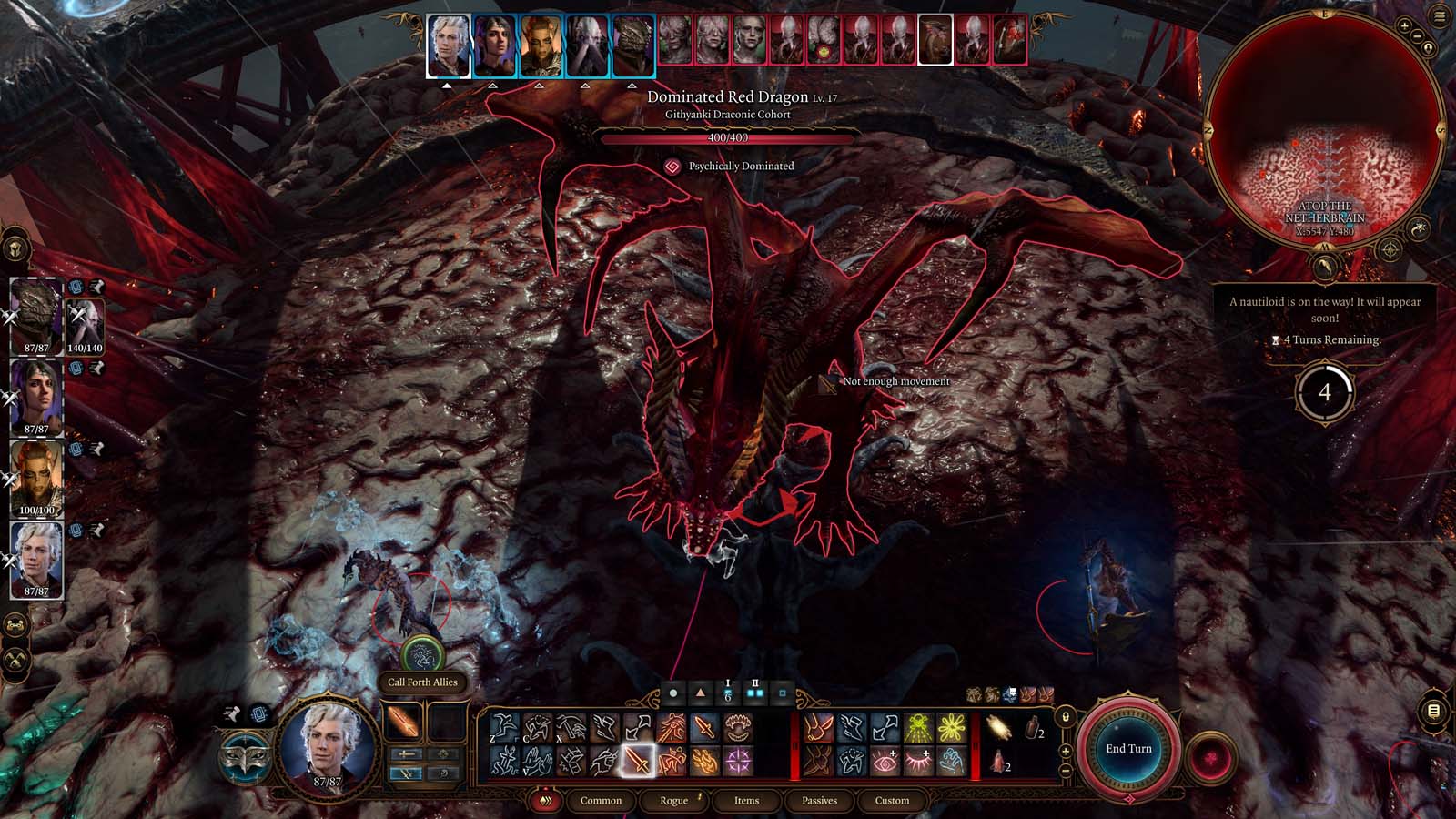Click the yellow flower spell icon
Screen dimensions: 1456x819
click(951, 727)
